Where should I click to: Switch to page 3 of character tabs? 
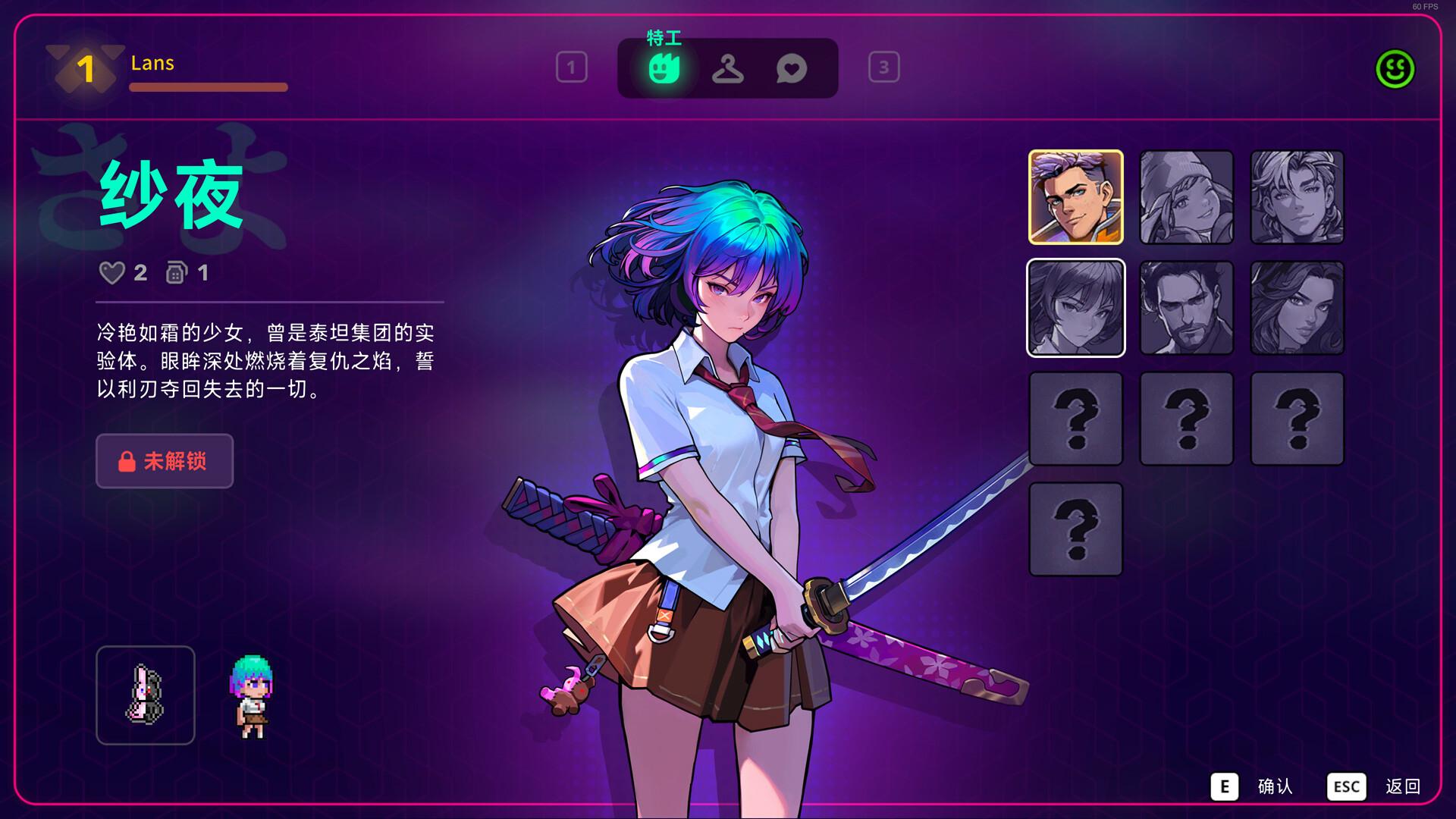pyautogui.click(x=883, y=68)
